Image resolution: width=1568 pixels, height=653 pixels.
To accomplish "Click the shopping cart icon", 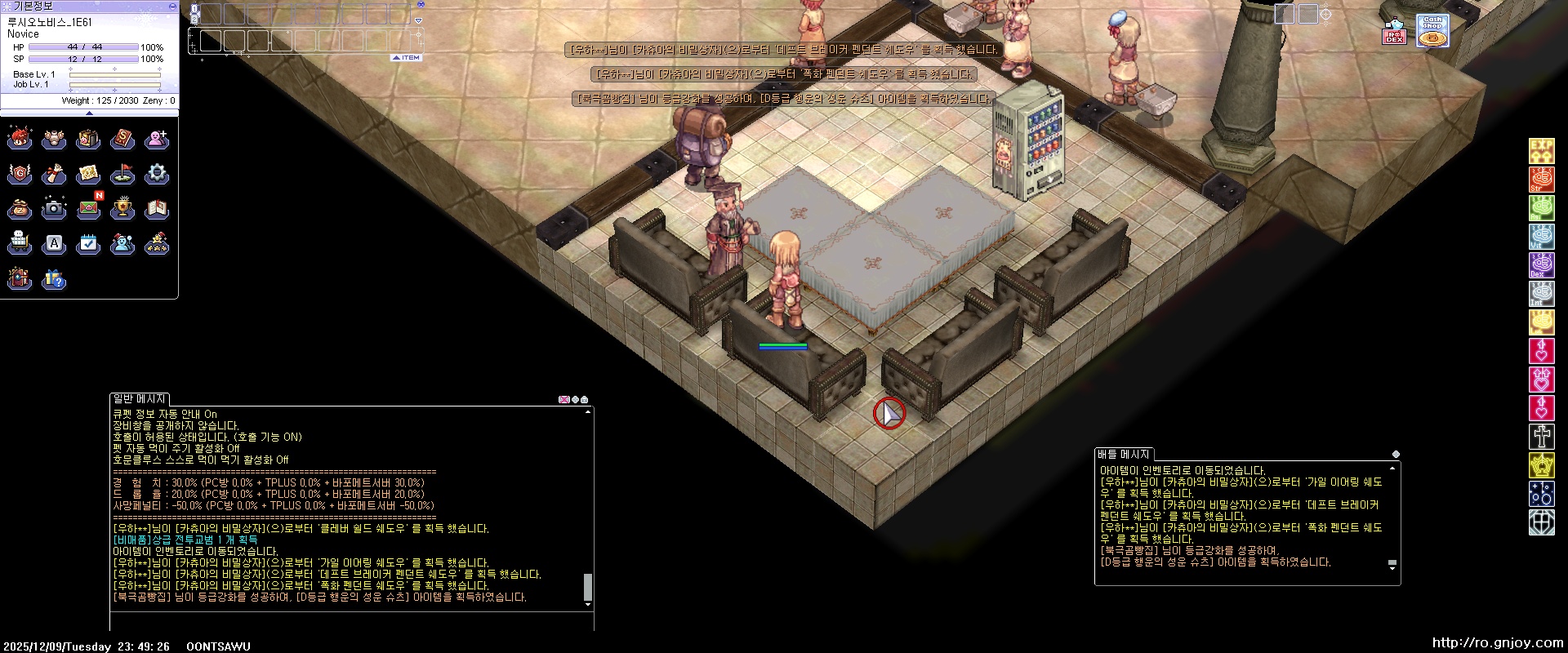I will [x=20, y=243].
